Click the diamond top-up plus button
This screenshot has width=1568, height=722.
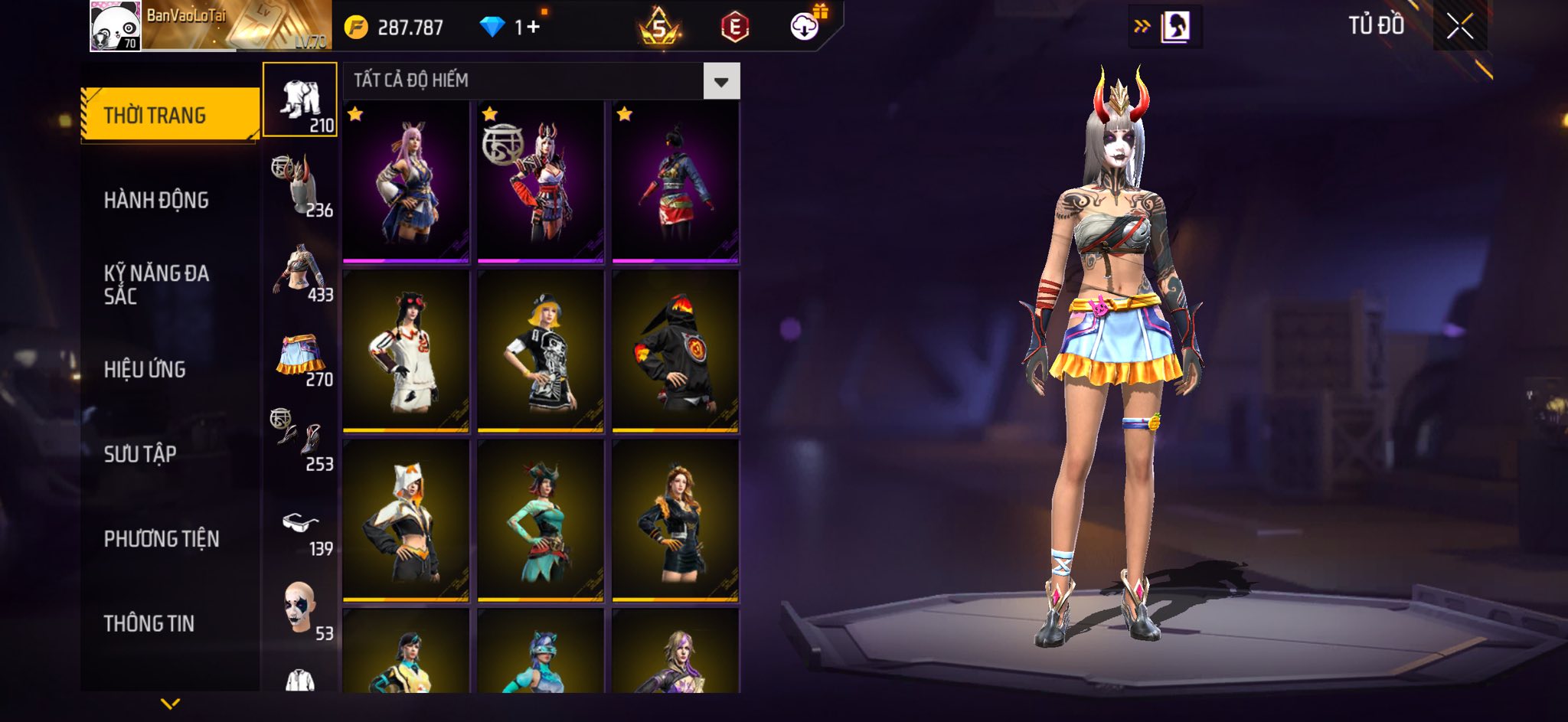[533, 28]
